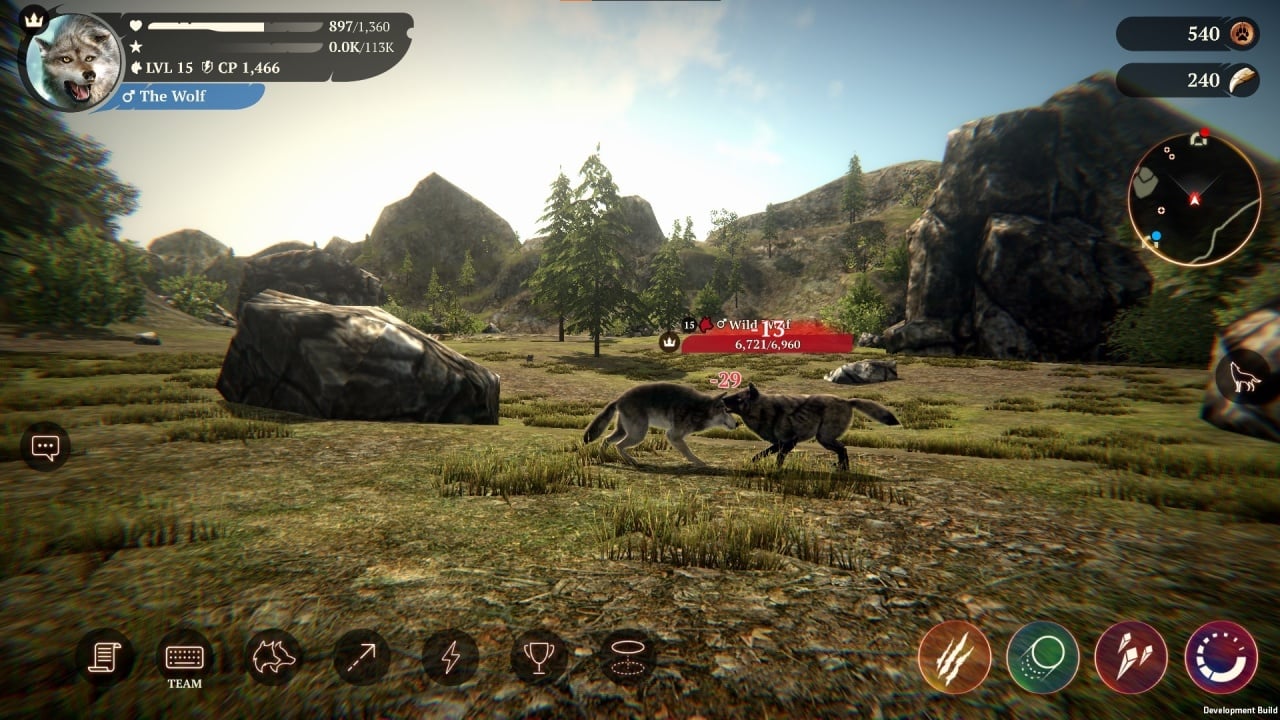Click the howling wolf button
This screenshot has height=720, width=1280.
[x=1244, y=378]
